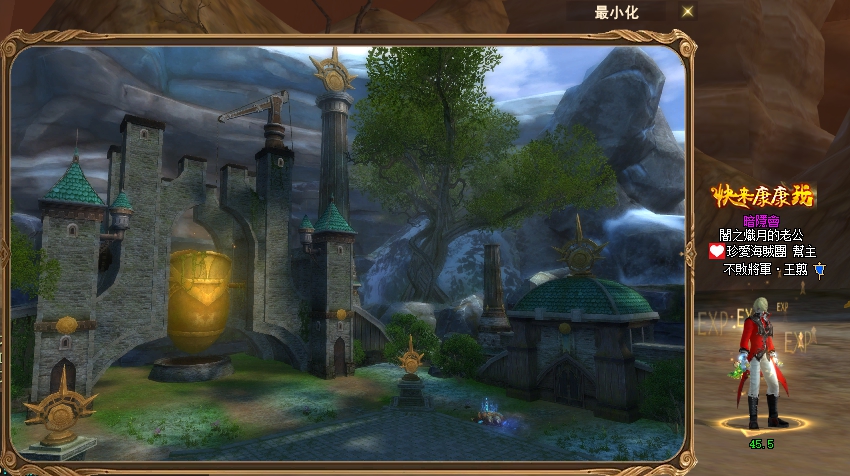
Task: Close the scene preview window
Action: click(687, 12)
